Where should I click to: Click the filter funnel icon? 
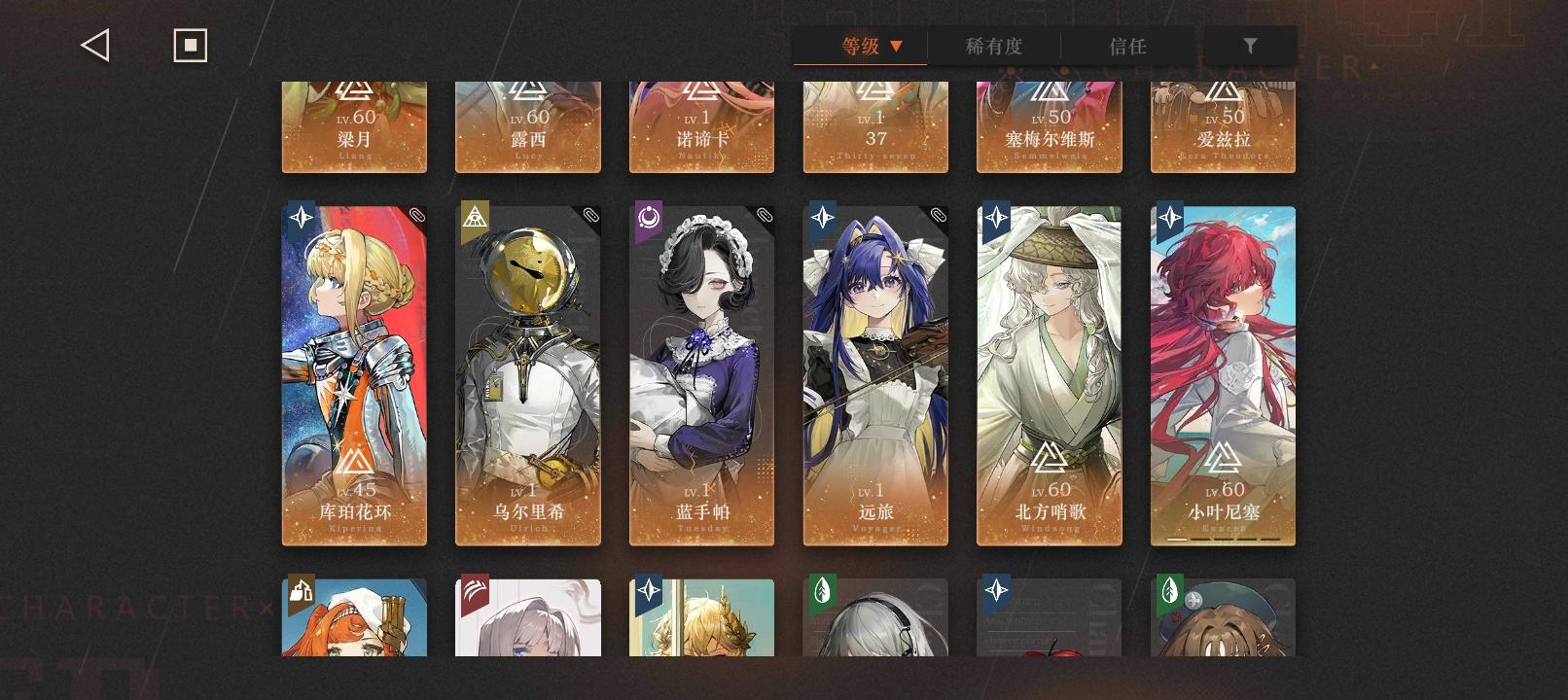coord(1250,44)
